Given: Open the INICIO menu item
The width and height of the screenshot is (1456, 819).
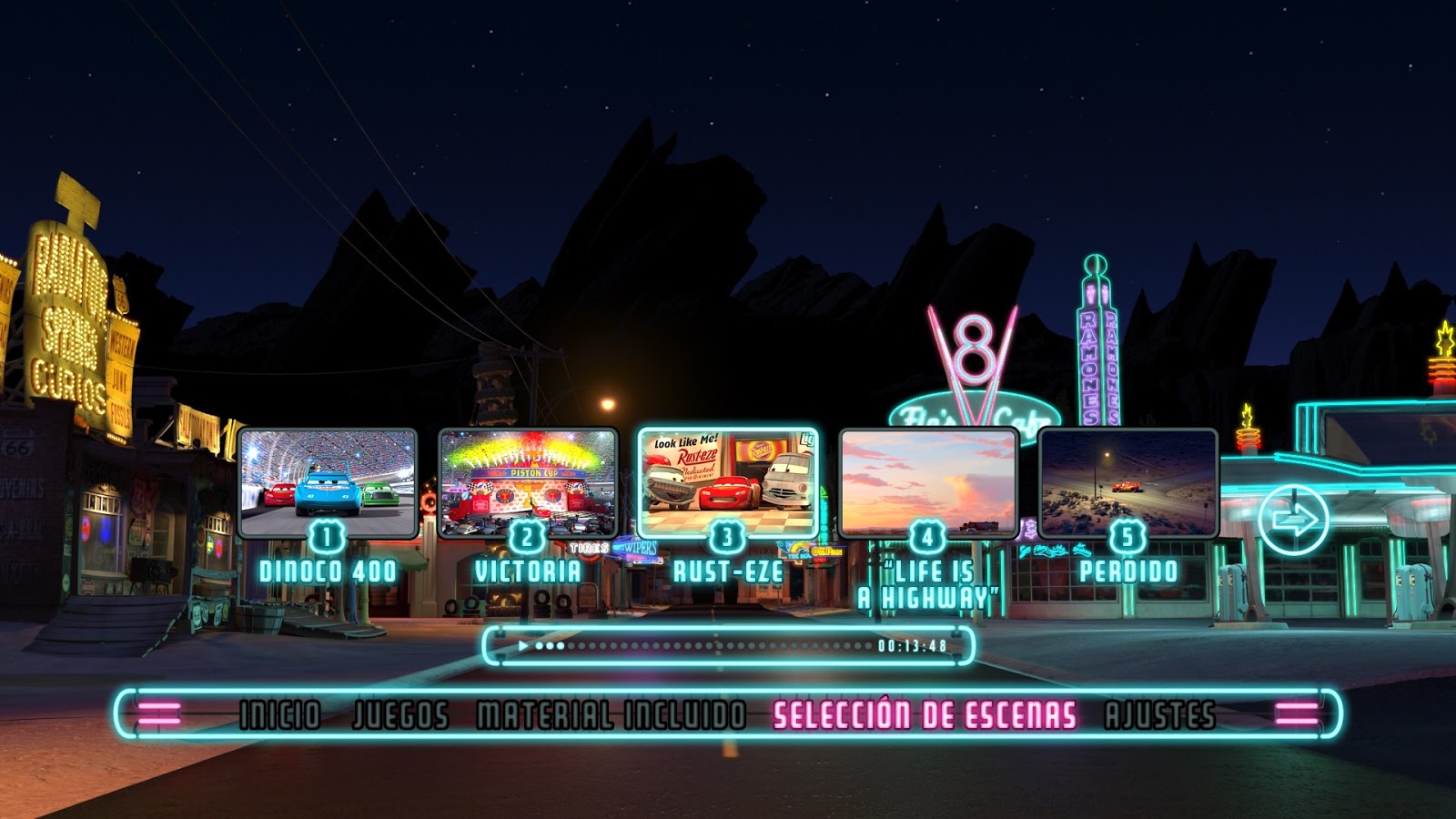Looking at the screenshot, I should click(x=278, y=714).
